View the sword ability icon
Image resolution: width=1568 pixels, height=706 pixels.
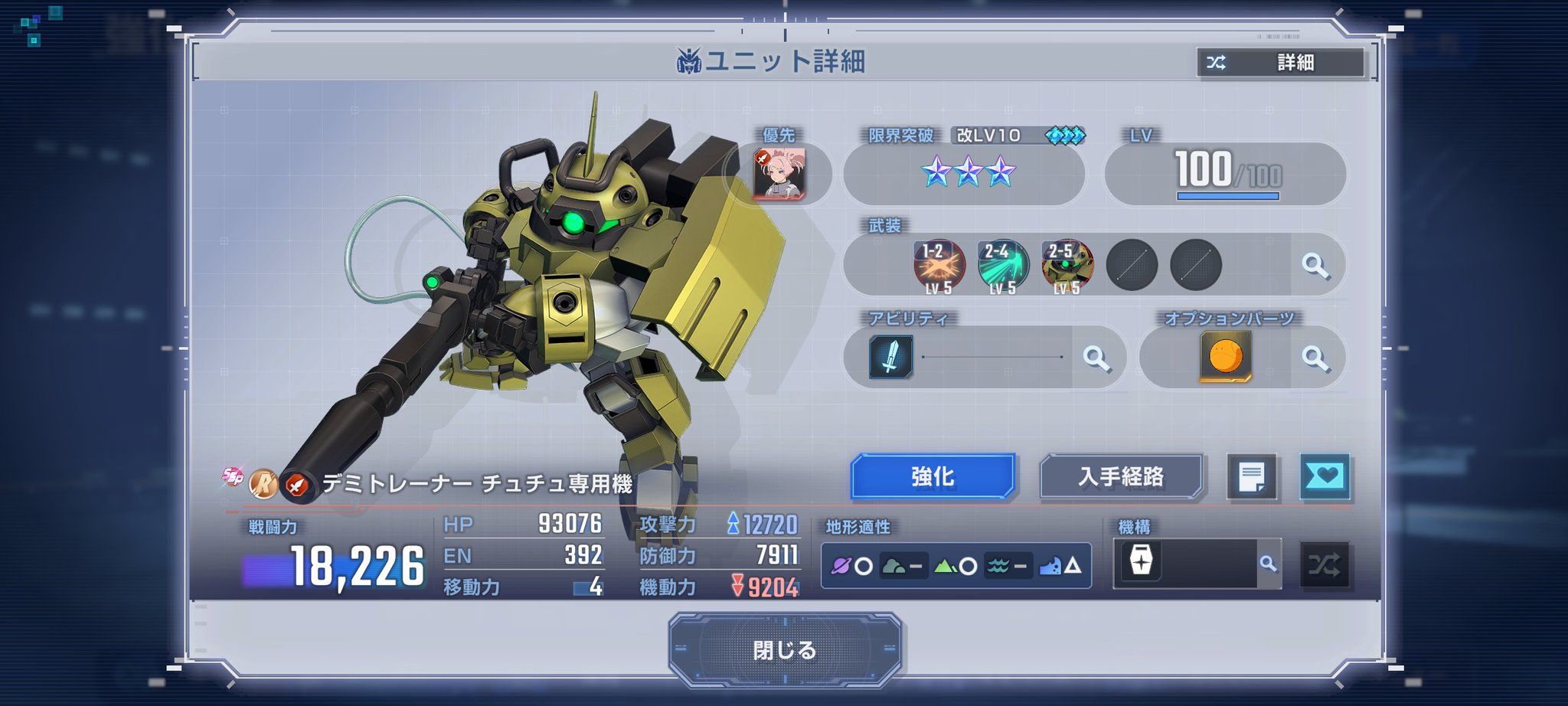pos(890,357)
